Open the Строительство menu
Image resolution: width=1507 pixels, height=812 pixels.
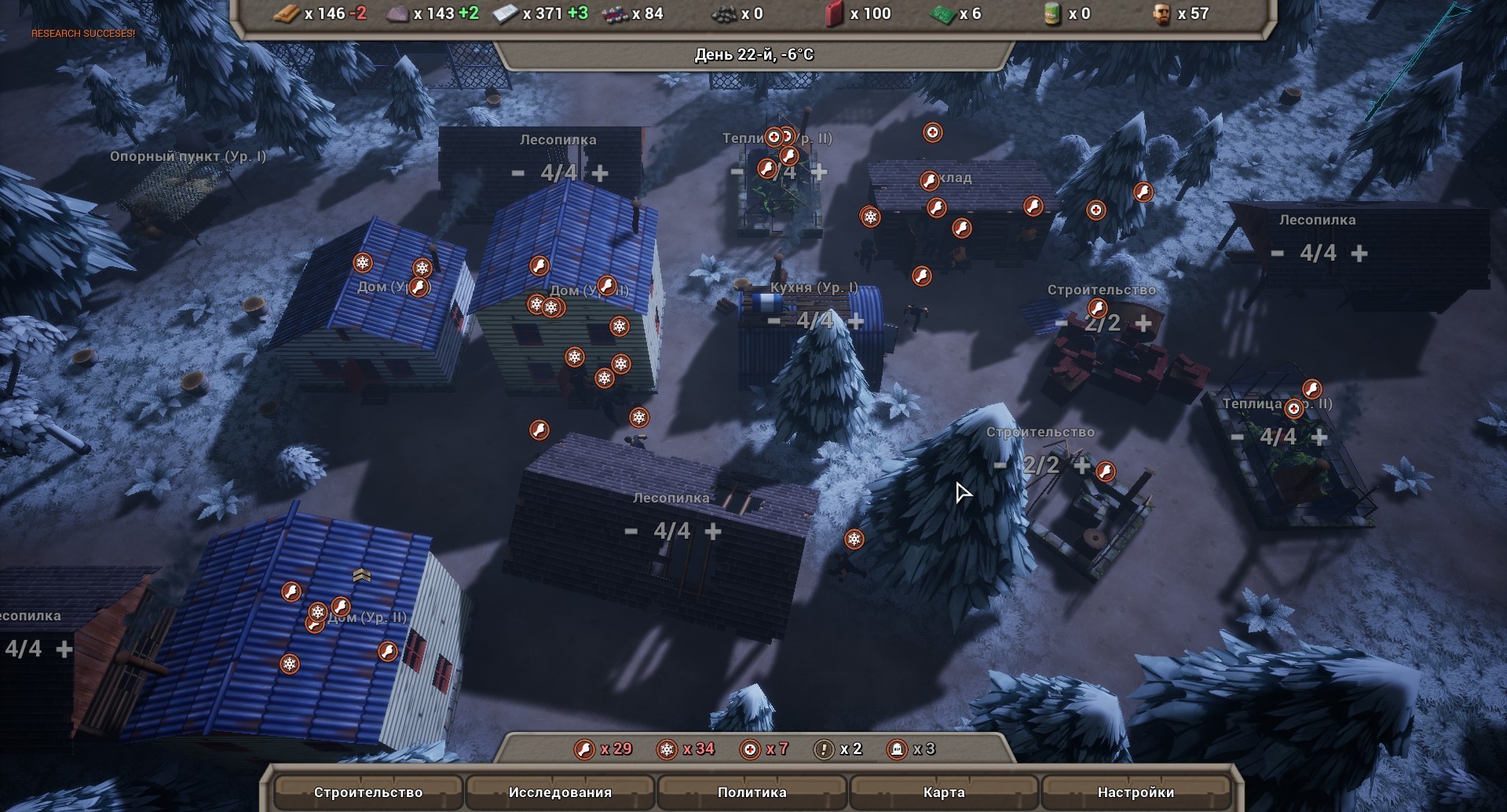pos(369,792)
